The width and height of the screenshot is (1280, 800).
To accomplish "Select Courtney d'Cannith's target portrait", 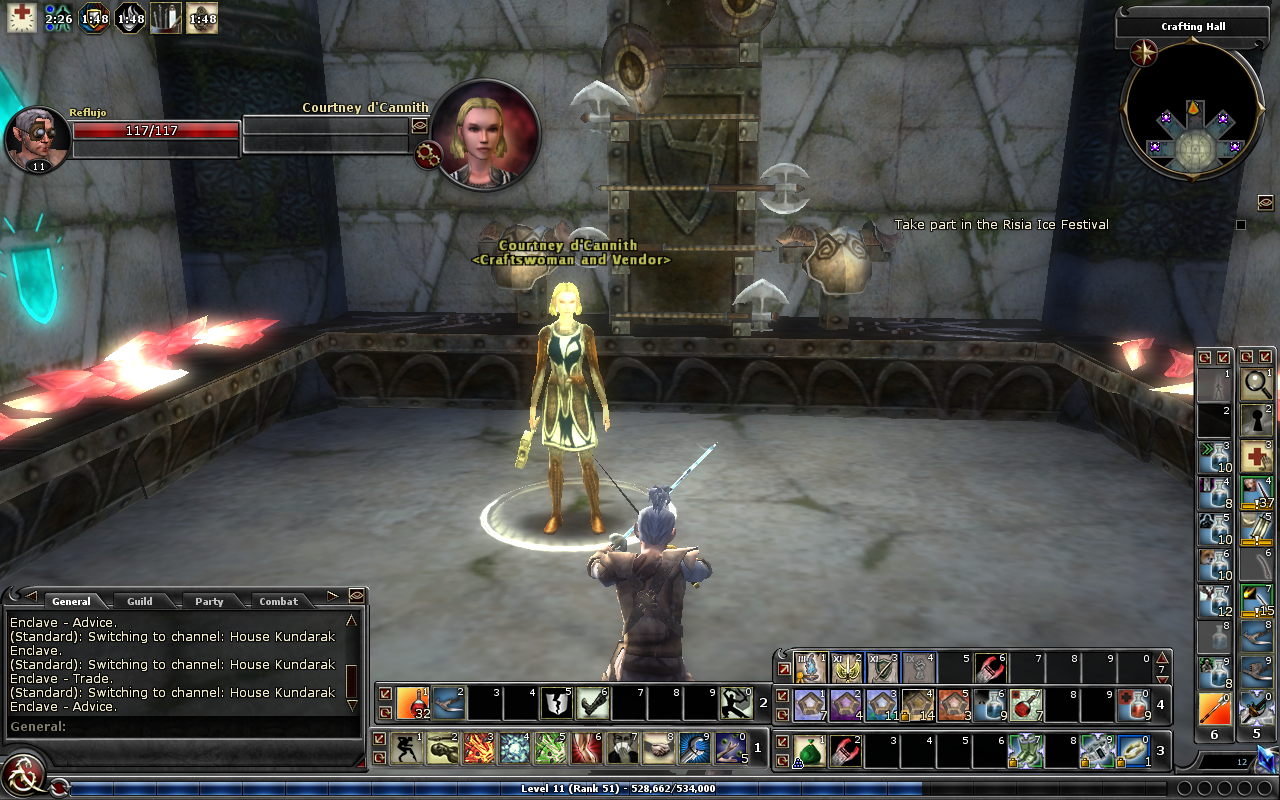I will 488,134.
